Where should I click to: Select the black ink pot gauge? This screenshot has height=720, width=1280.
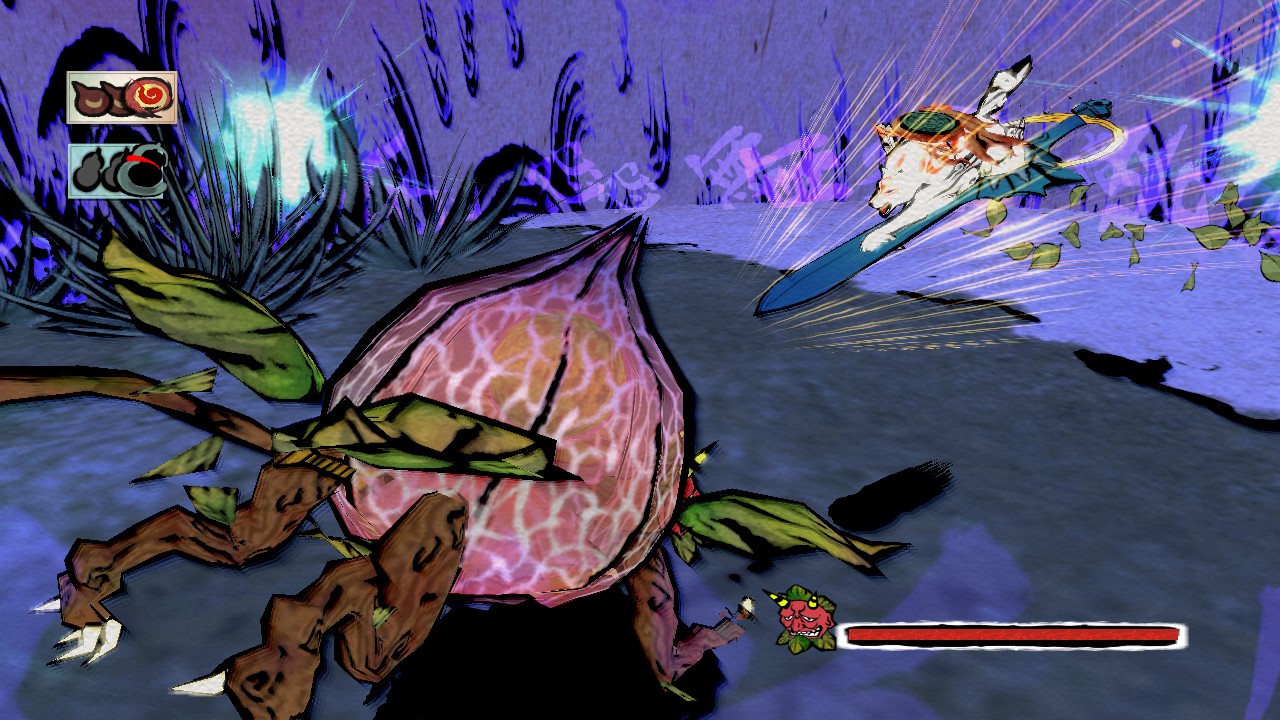118,170
